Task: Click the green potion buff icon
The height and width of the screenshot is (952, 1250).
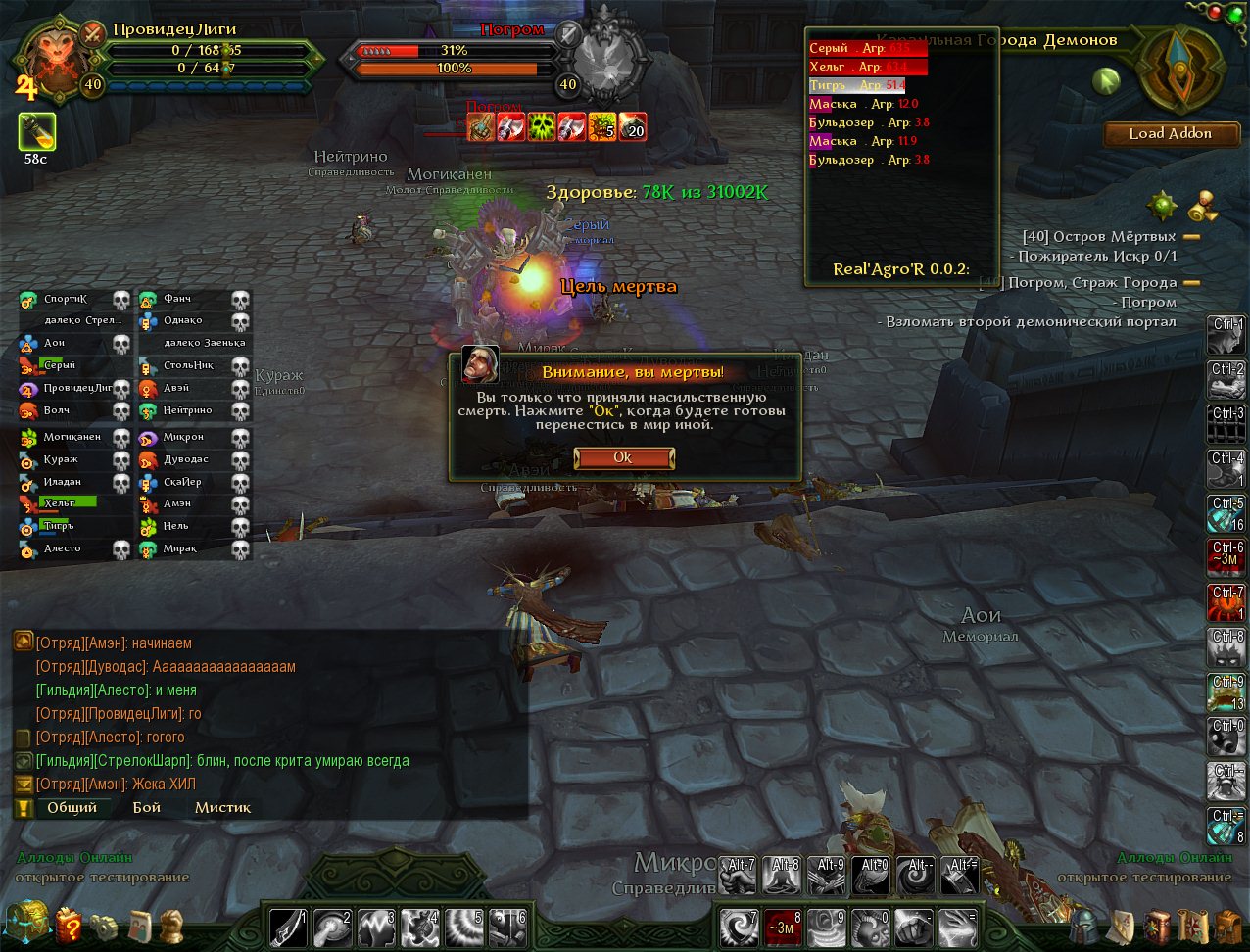Action: click(x=36, y=132)
